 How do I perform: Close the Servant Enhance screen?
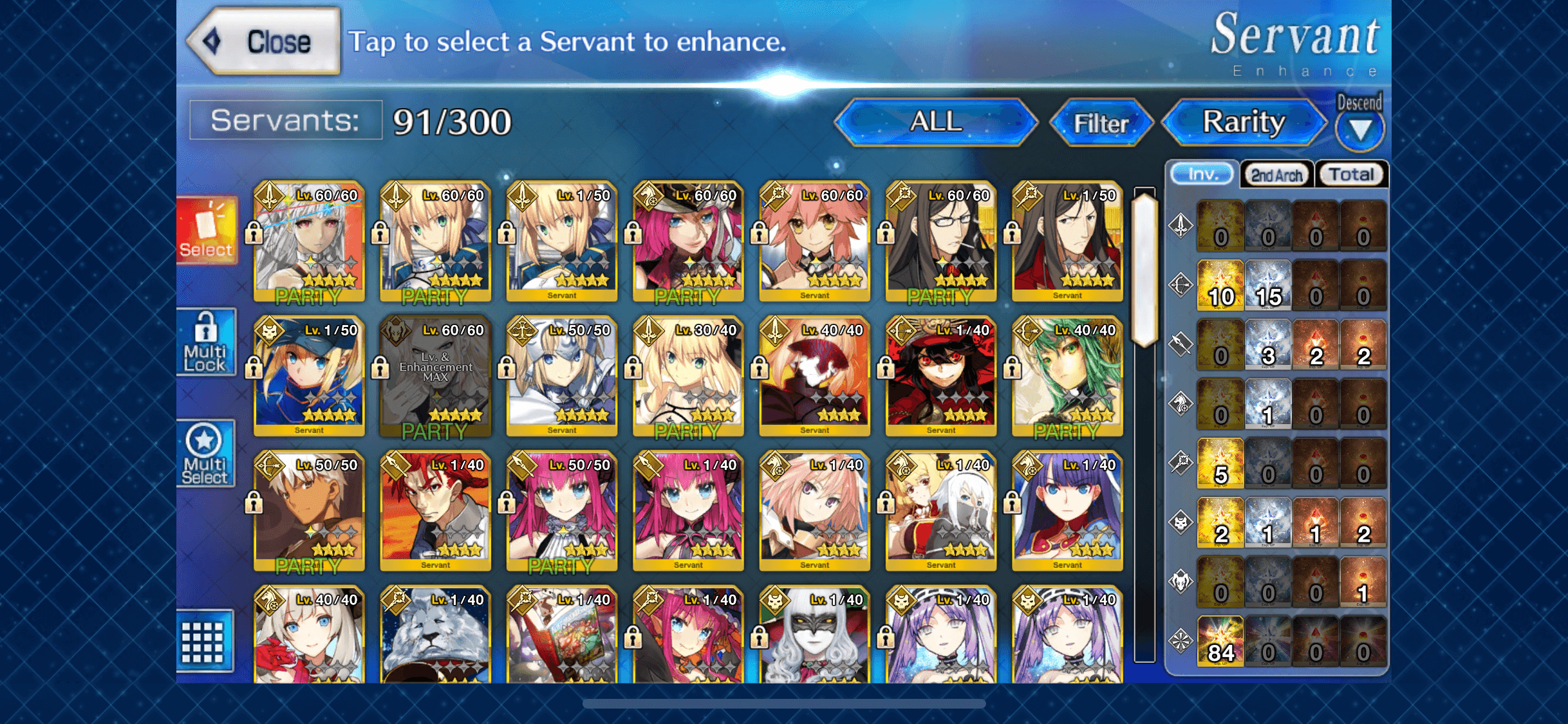(x=265, y=42)
